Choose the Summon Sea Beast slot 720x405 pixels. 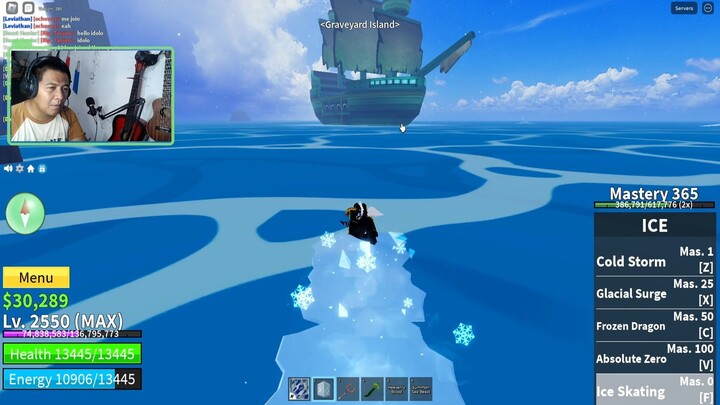click(x=420, y=389)
